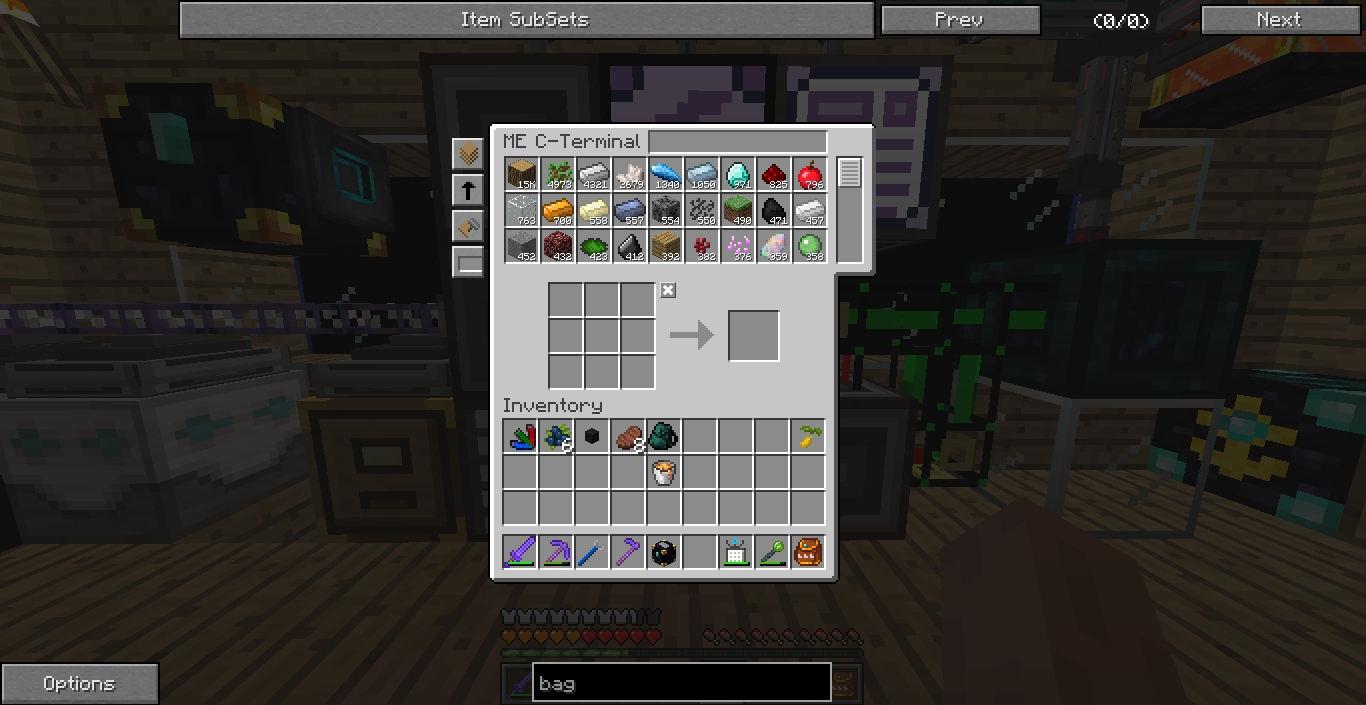1366x705 pixels.
Task: Choose the orange backpack in the hotbar
Action: [809, 551]
